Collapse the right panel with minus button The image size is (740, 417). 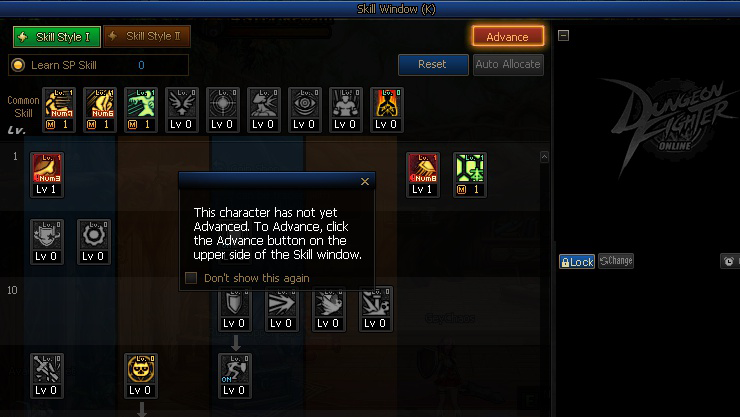(x=563, y=35)
